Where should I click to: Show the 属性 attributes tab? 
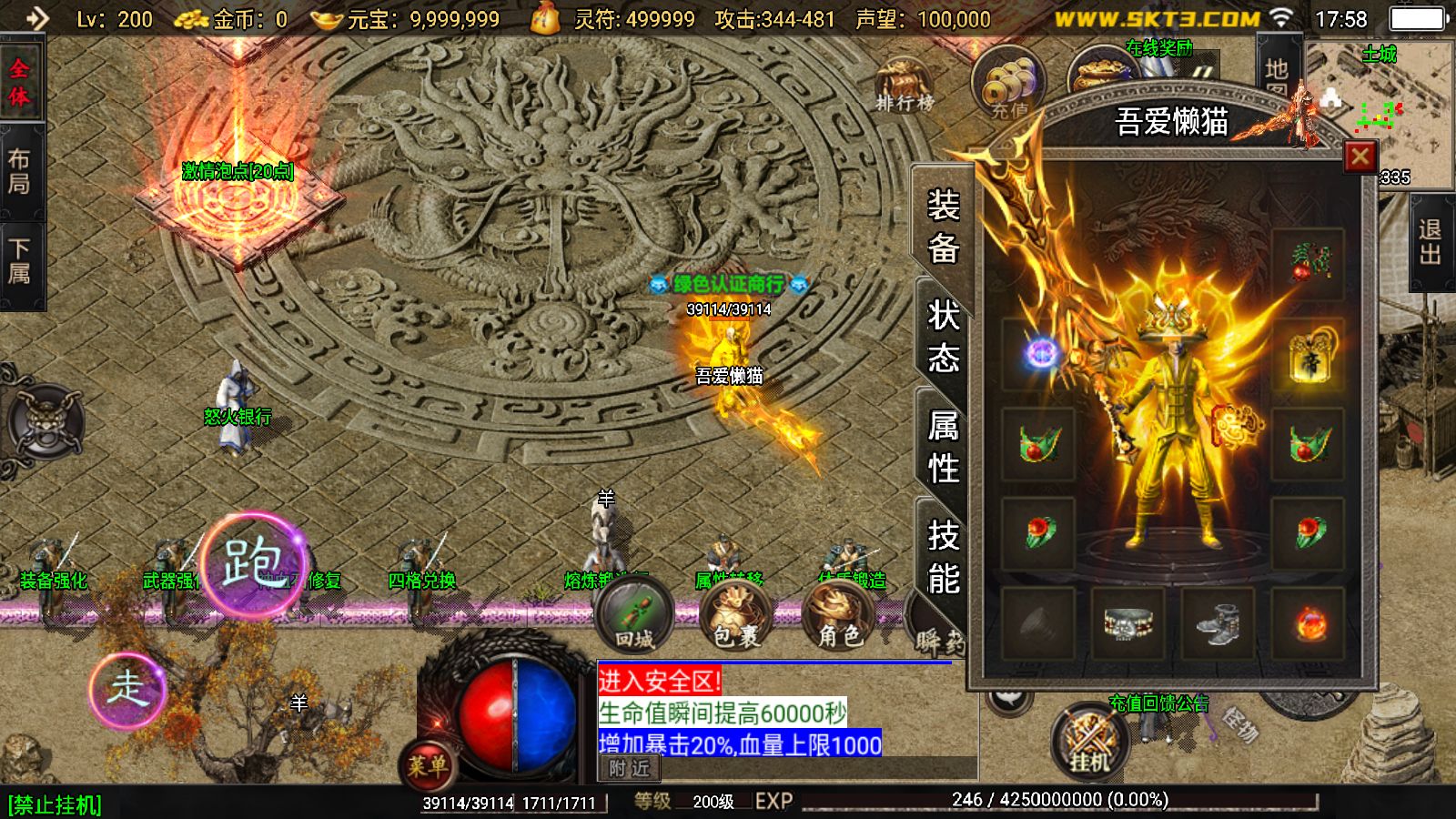click(943, 447)
